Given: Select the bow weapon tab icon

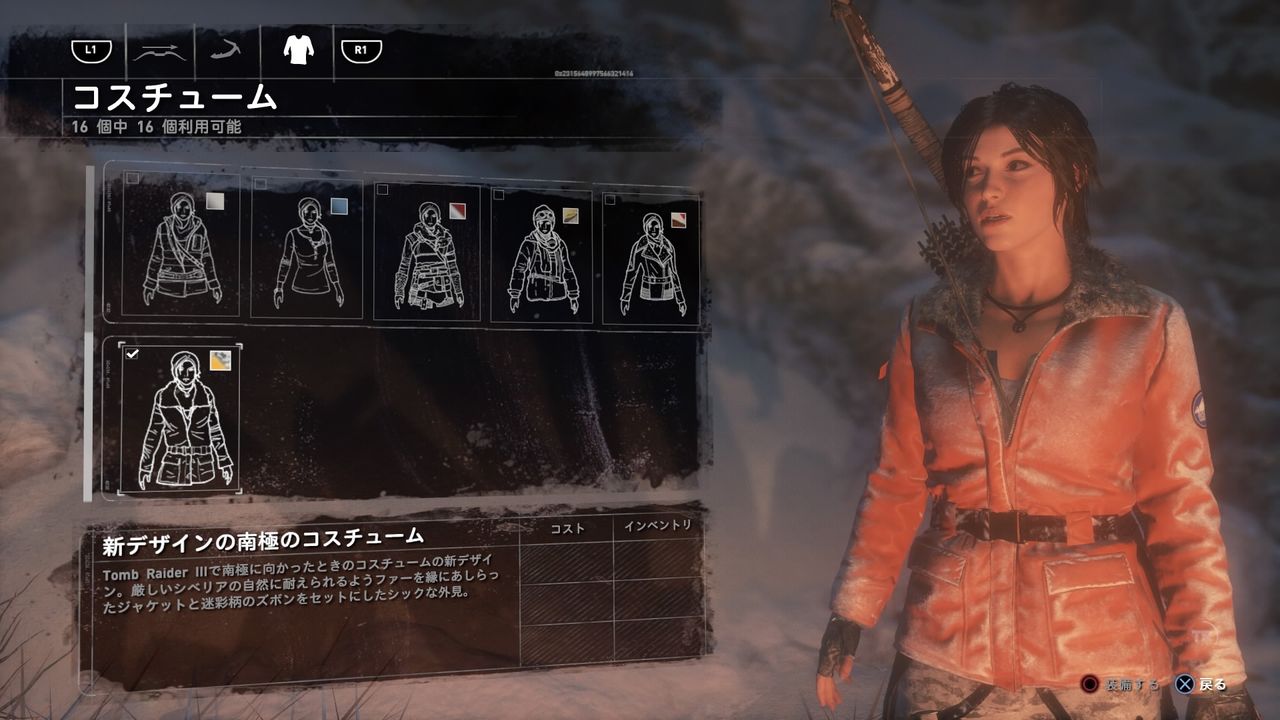Looking at the screenshot, I should point(160,50).
